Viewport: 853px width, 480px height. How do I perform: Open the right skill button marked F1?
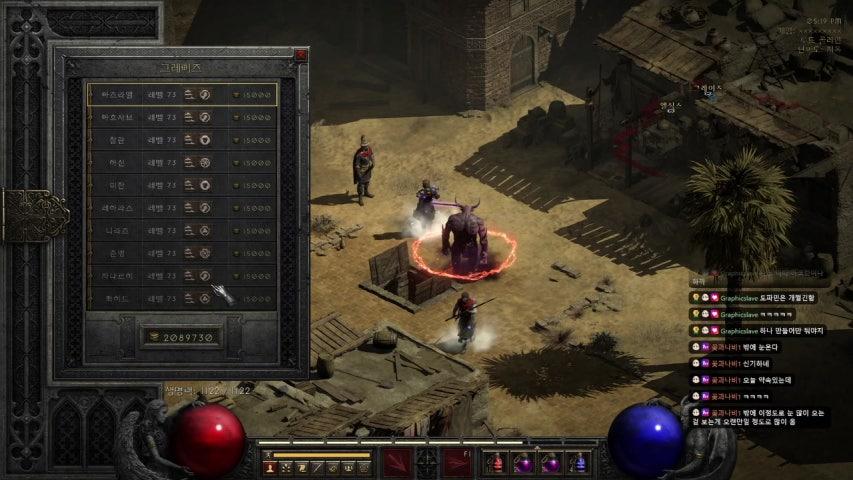457,463
